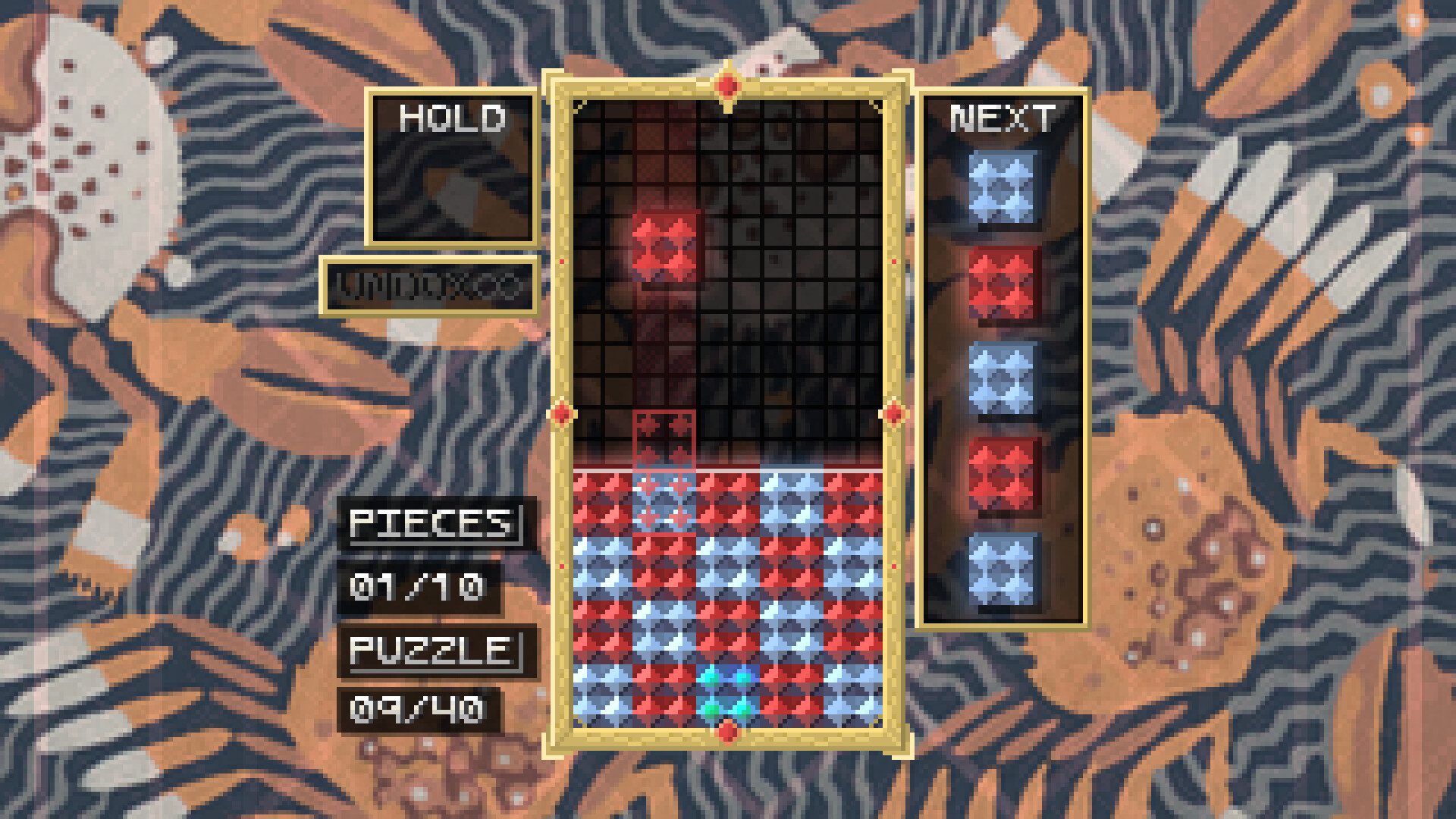Viewport: 1456px width, 819px height.
Task: Toggle the HOLD slot to store current piece
Action: pyautogui.click(x=452, y=171)
